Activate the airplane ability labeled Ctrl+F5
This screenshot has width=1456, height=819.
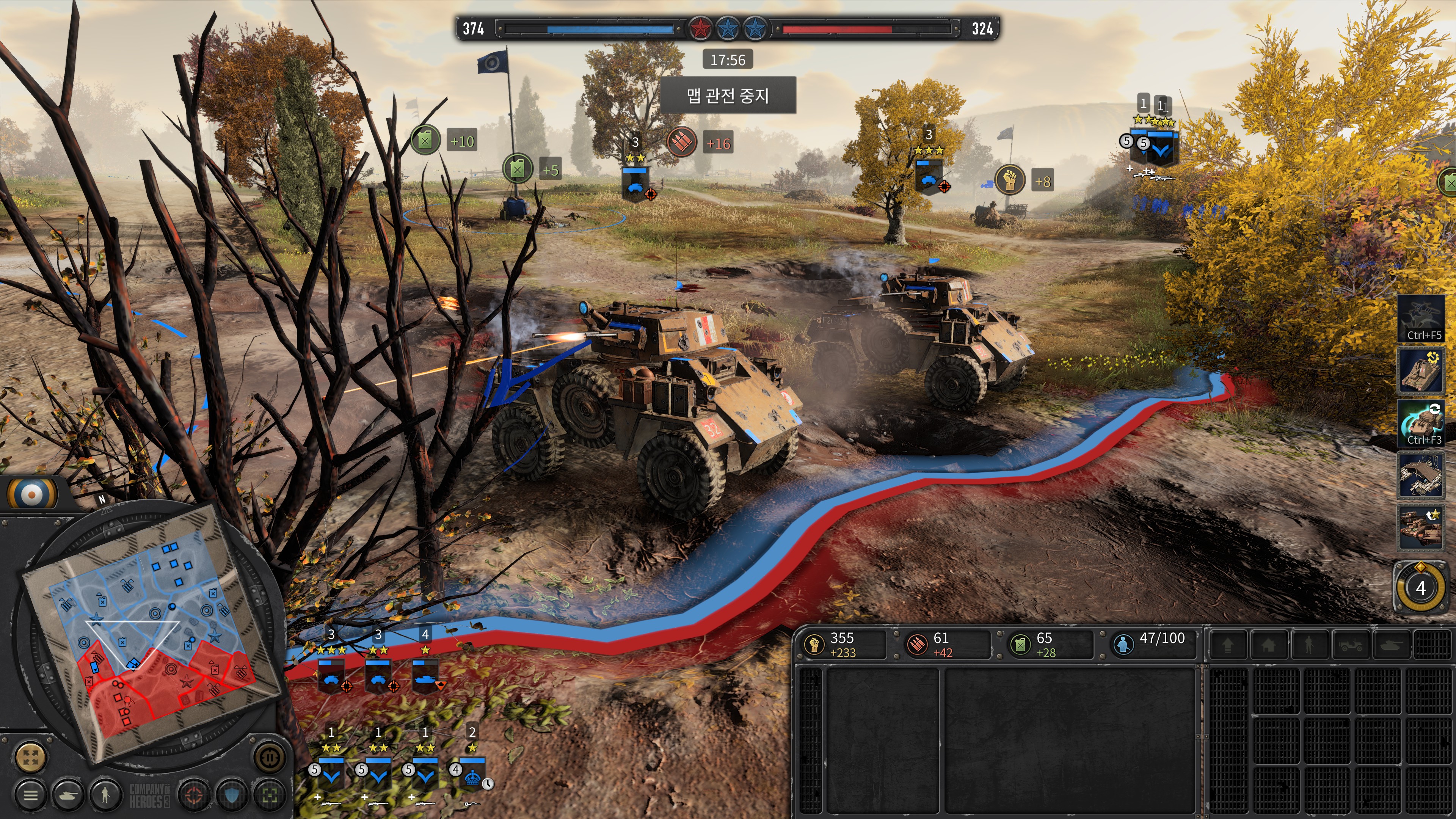point(1420,319)
